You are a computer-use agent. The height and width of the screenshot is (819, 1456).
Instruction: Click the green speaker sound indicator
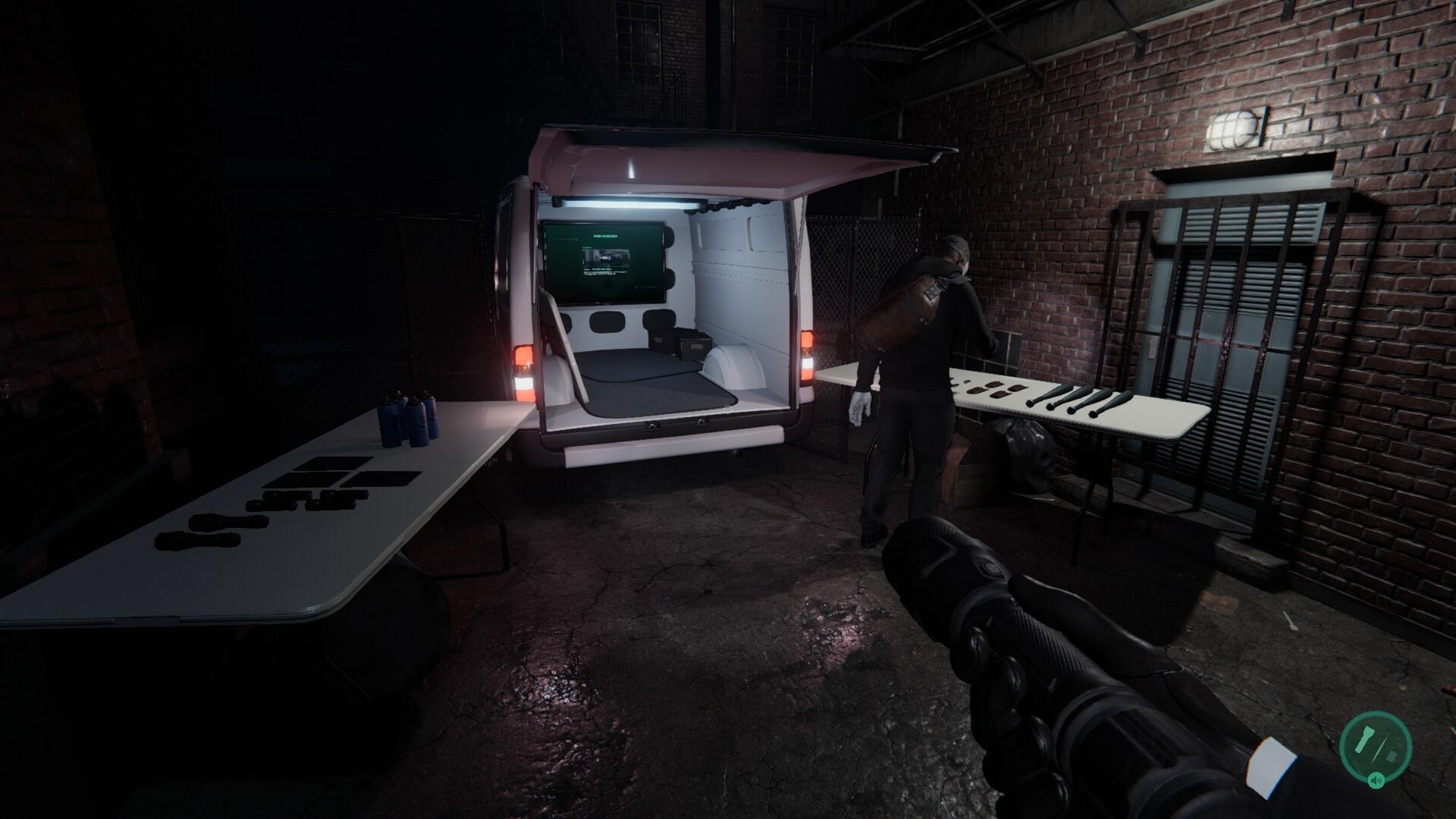[x=1376, y=780]
